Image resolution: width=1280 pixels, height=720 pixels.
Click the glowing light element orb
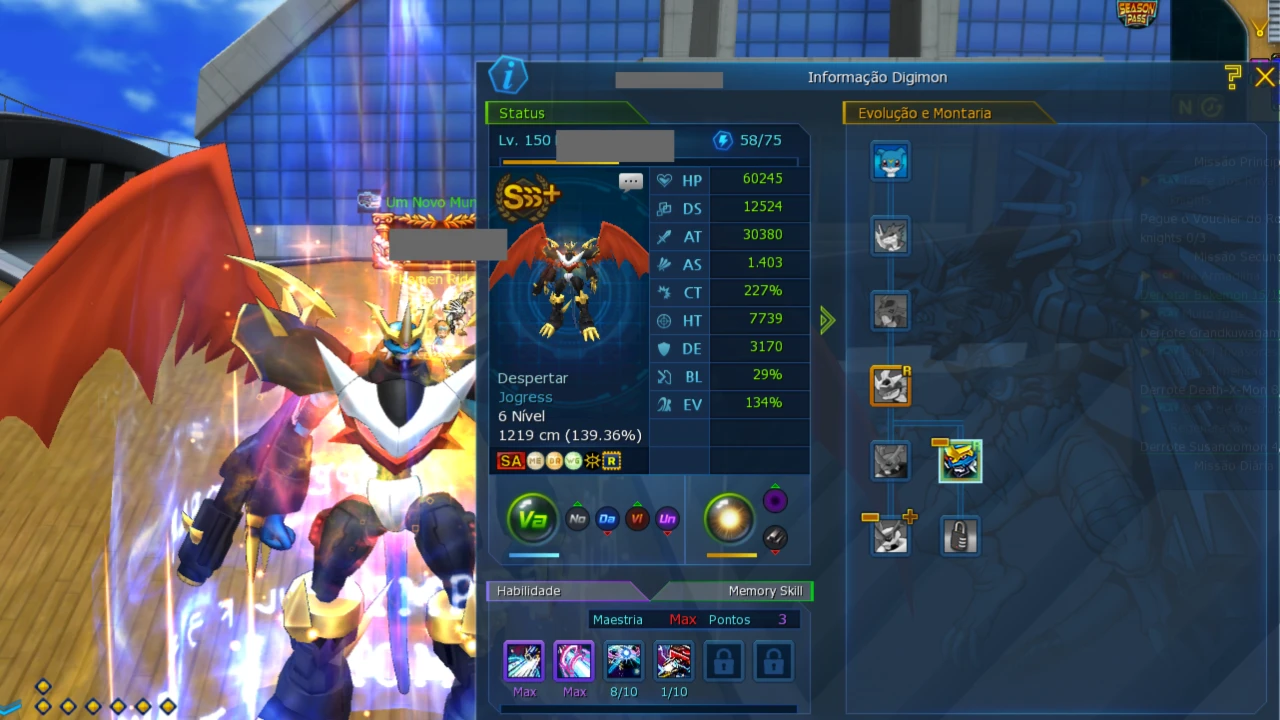pyautogui.click(x=729, y=518)
